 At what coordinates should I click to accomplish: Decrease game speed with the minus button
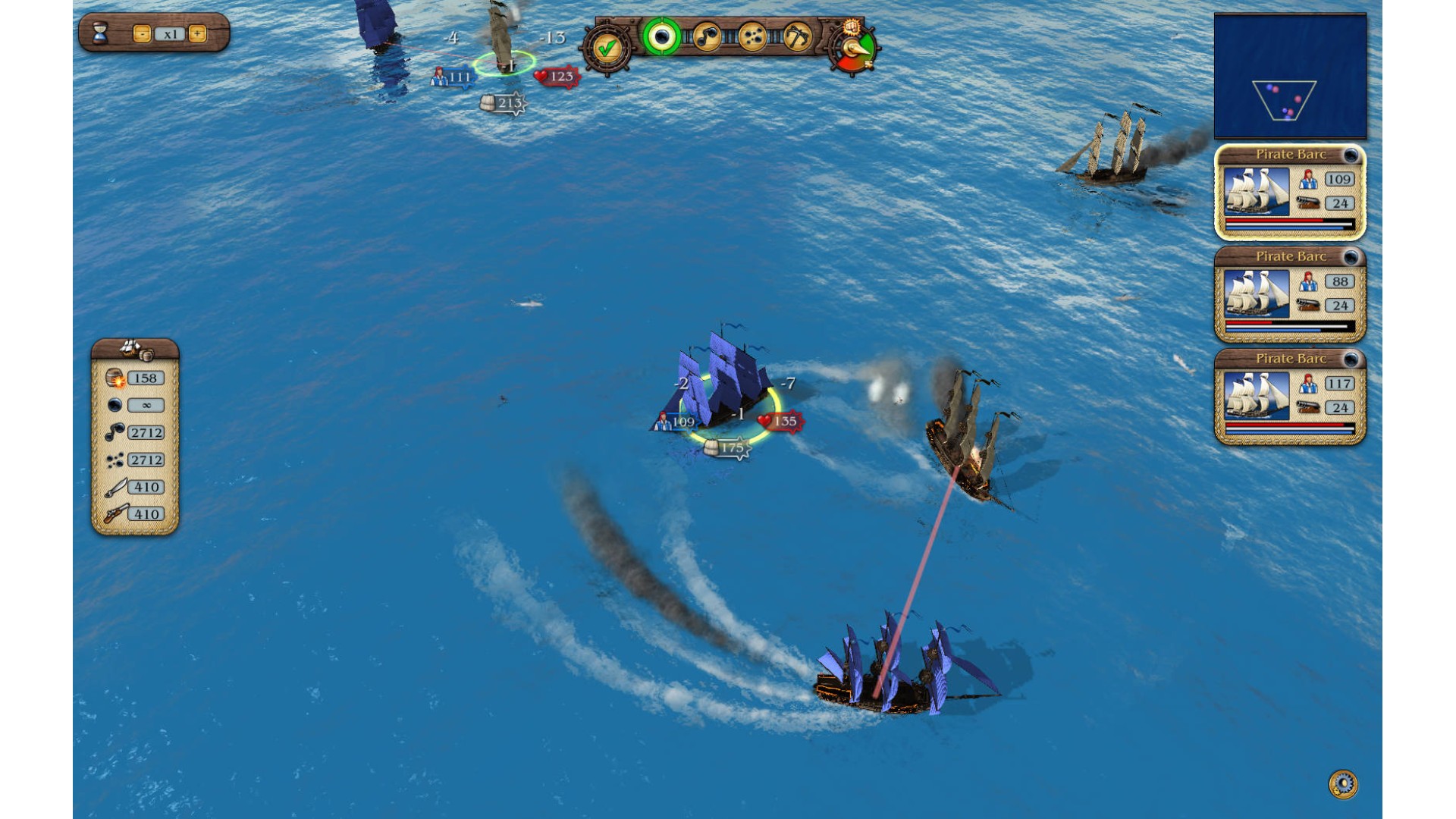[x=142, y=34]
